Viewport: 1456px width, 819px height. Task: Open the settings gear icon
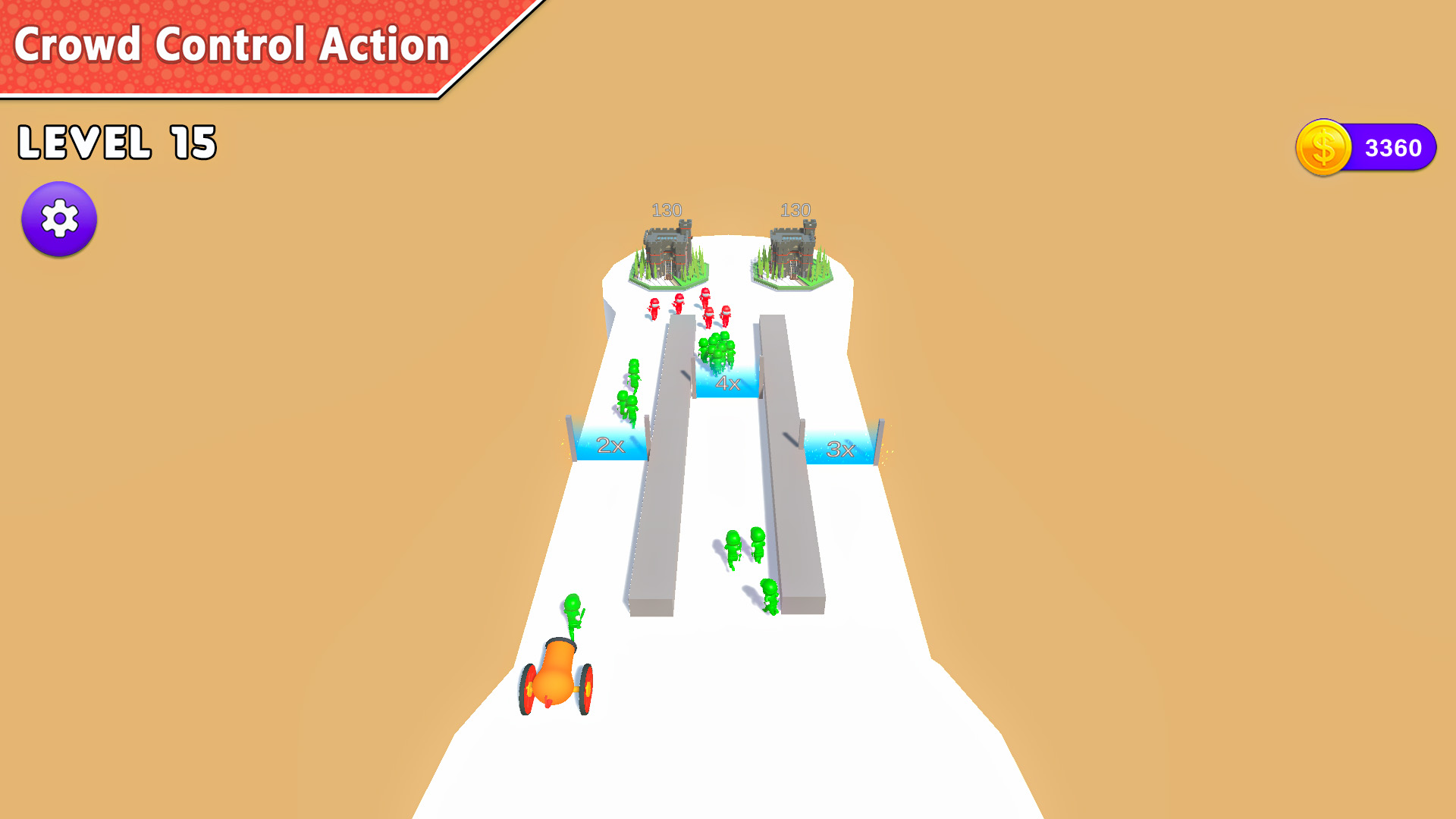click(x=59, y=218)
